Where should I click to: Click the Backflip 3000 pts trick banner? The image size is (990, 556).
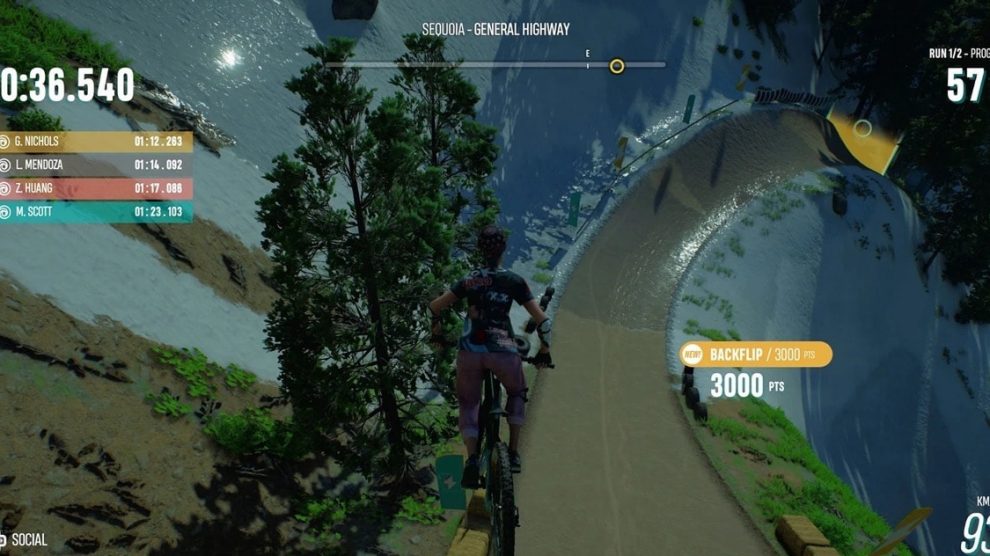pos(755,355)
